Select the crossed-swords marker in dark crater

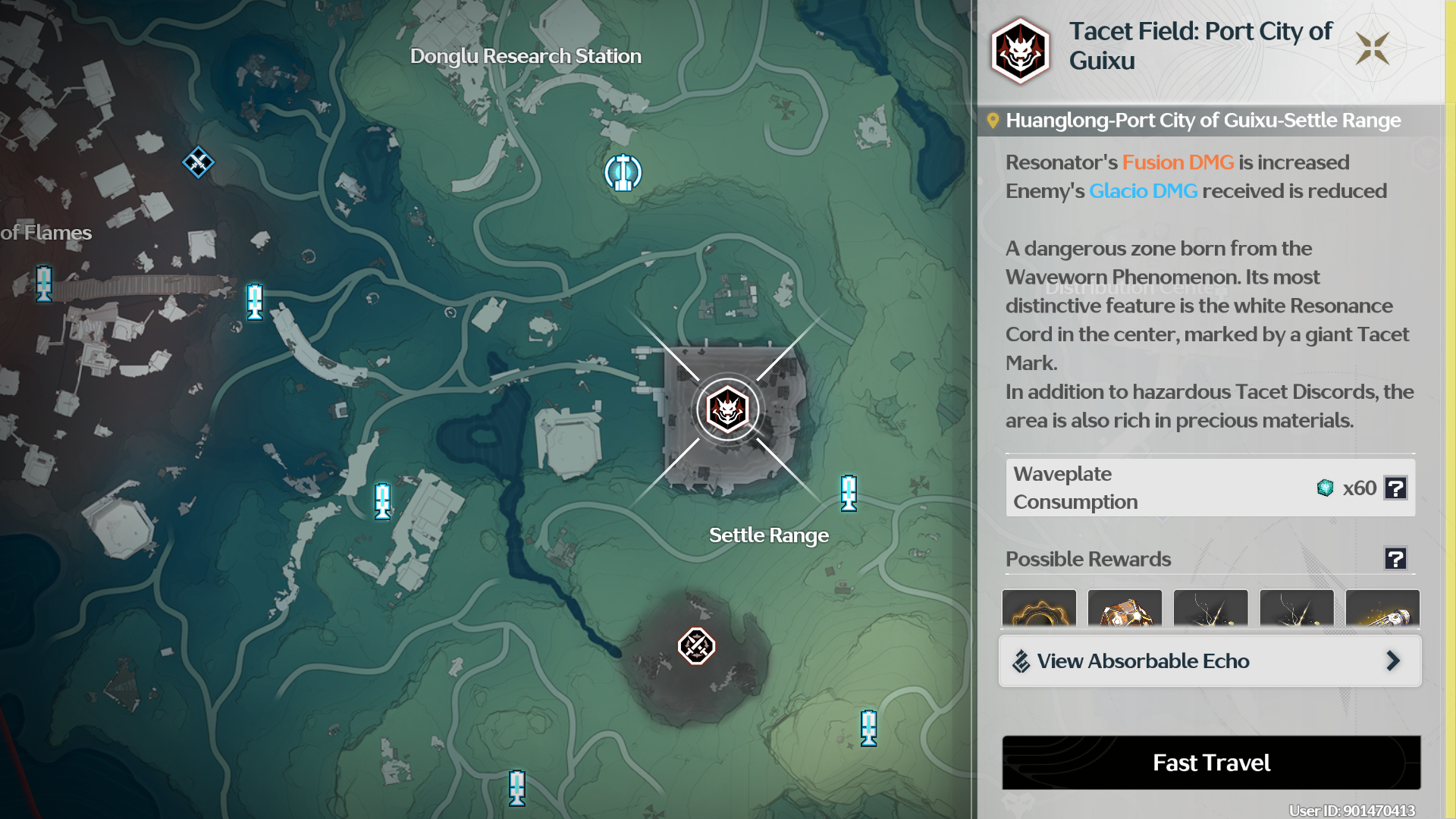(696, 646)
